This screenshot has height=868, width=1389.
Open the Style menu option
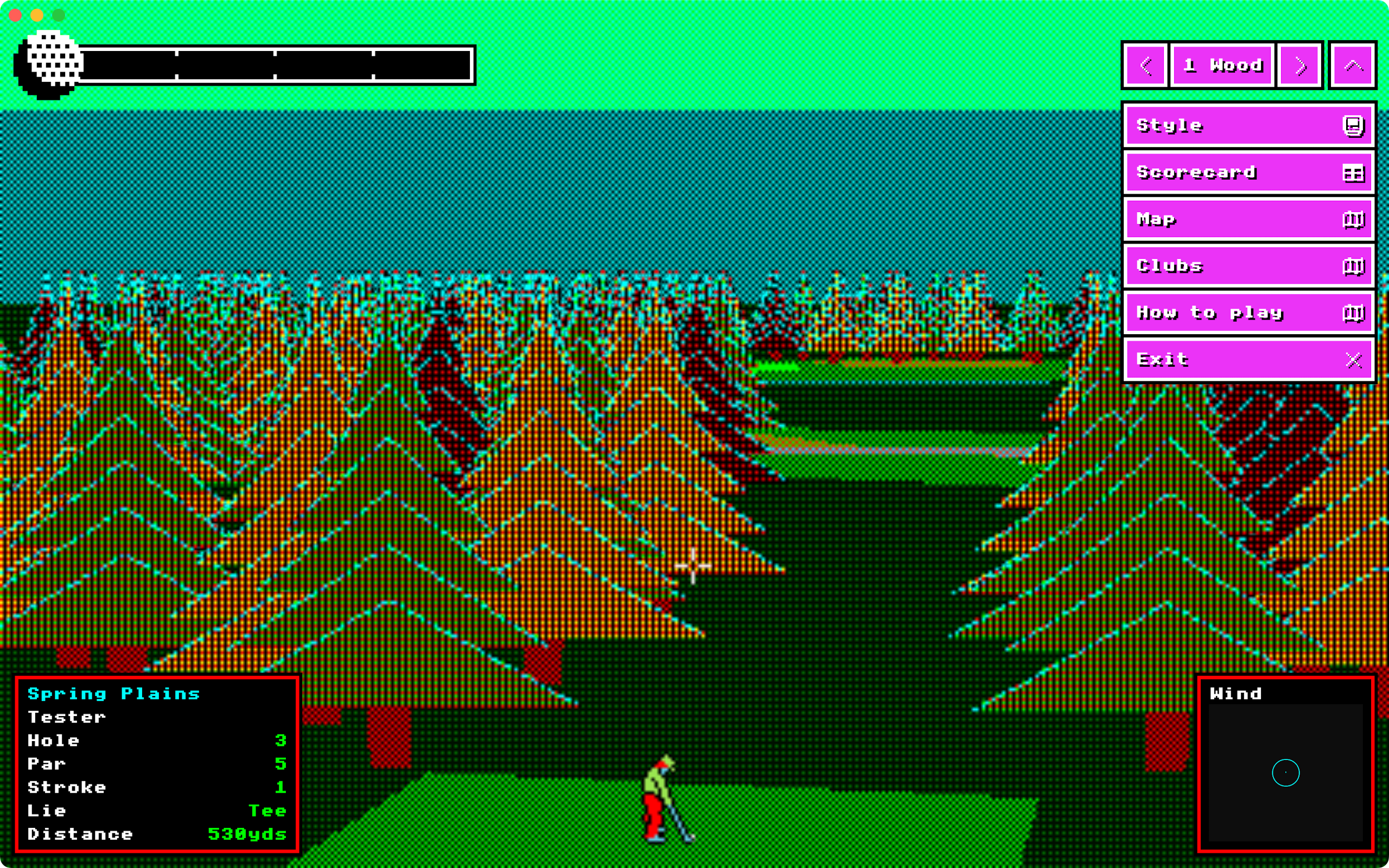point(1248,126)
